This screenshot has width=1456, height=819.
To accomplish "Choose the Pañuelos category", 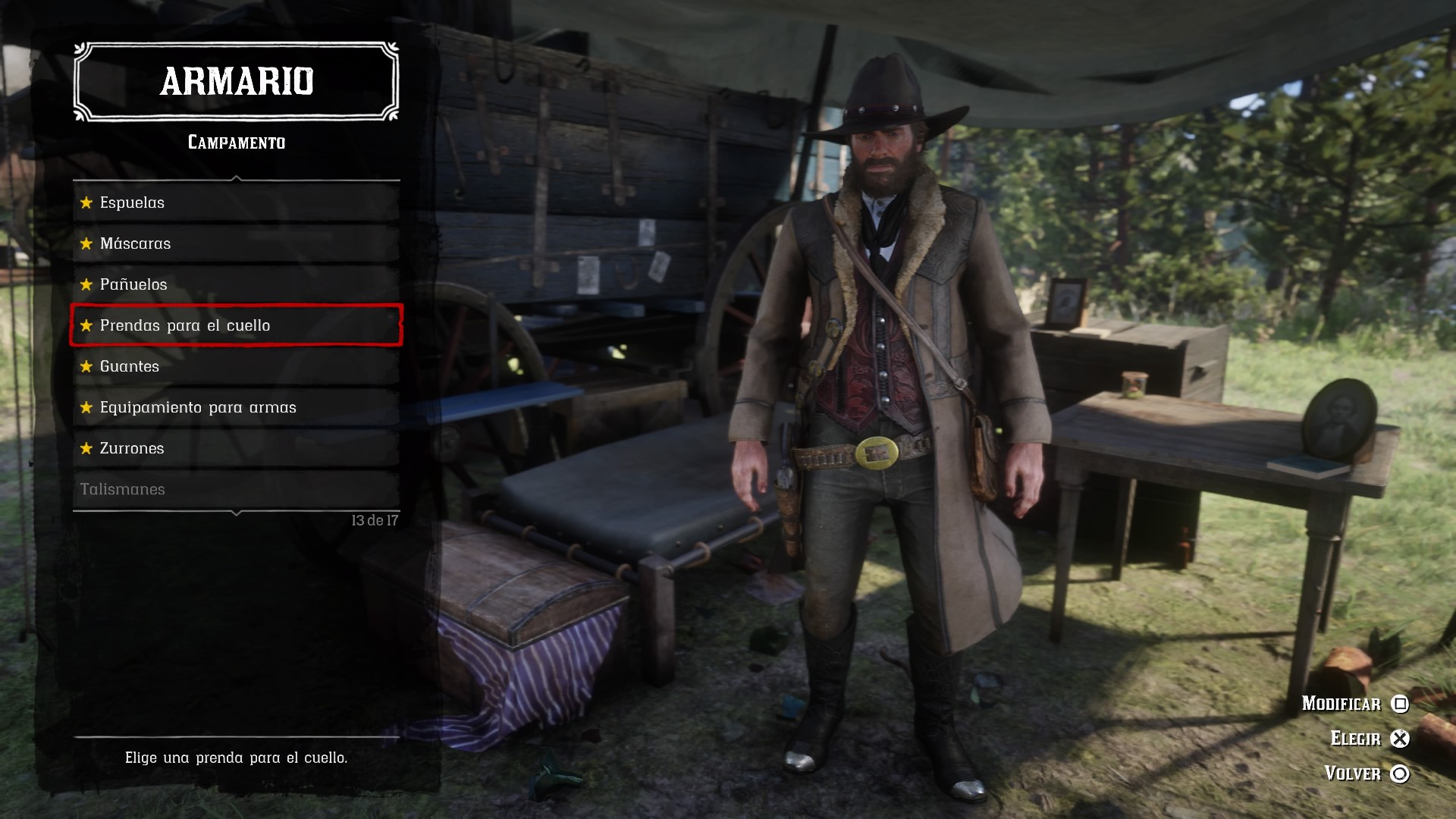I will [x=235, y=284].
